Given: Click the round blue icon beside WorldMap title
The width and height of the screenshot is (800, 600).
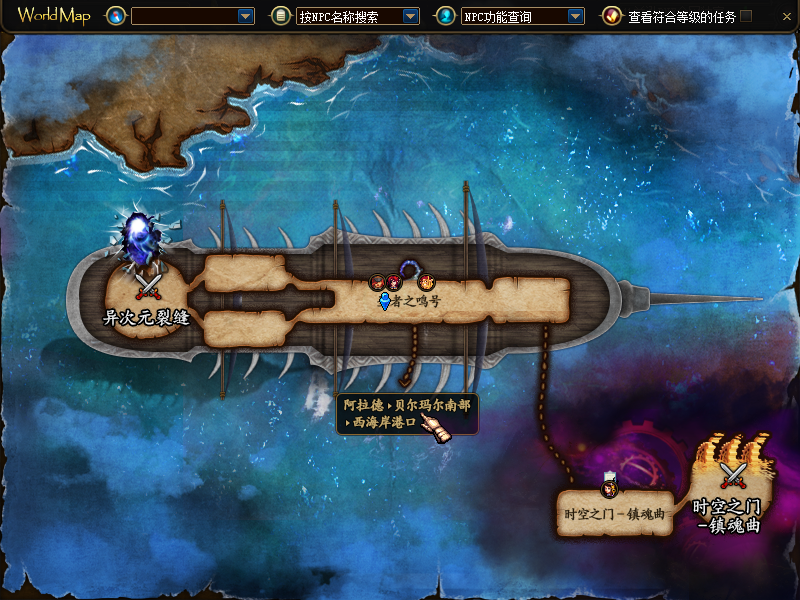Looking at the screenshot, I should (115, 16).
